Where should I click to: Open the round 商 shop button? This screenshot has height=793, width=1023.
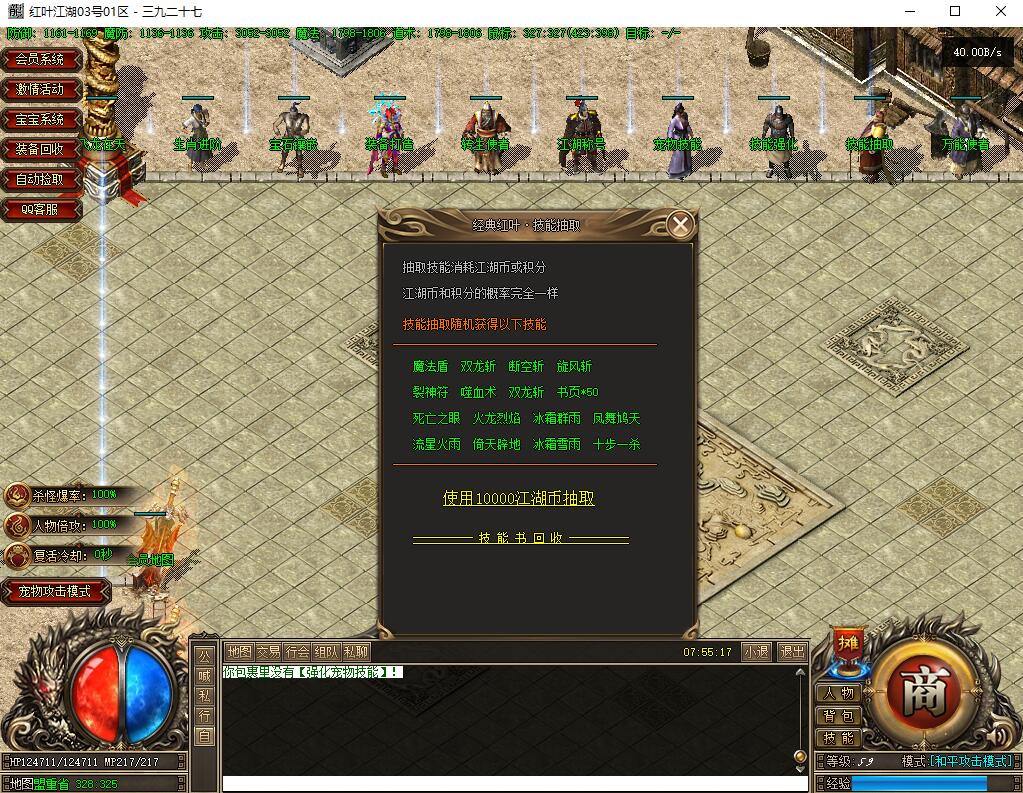coord(923,692)
